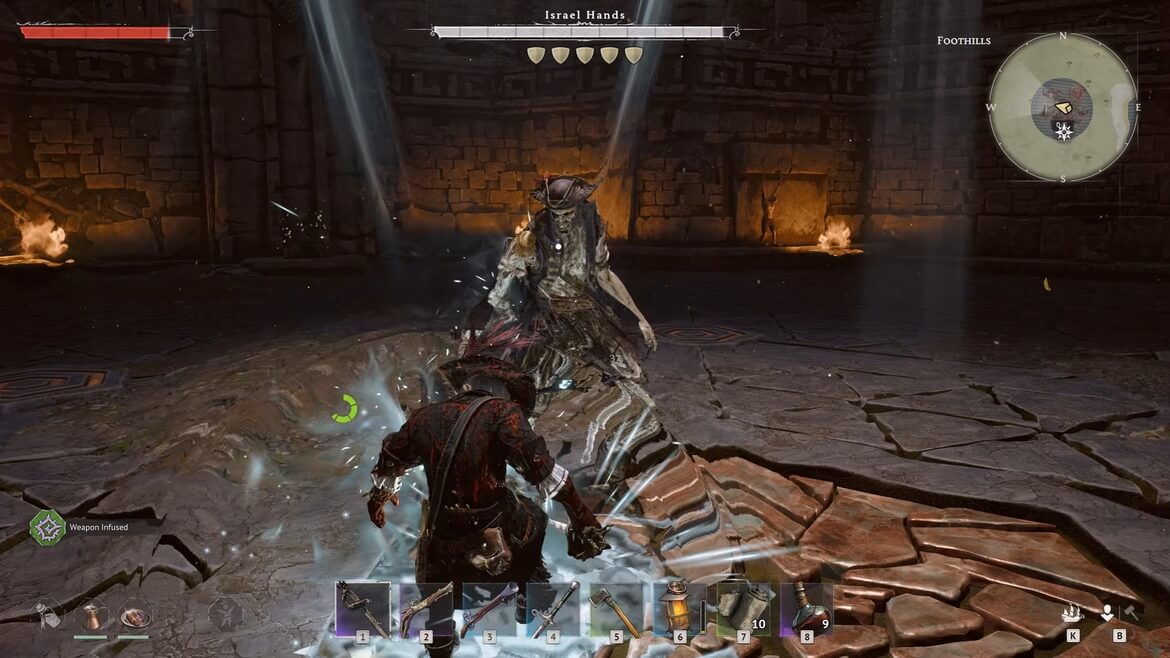The image size is (1170, 658).
Task: Select the axe in hotbar slot 5
Action: tap(616, 608)
